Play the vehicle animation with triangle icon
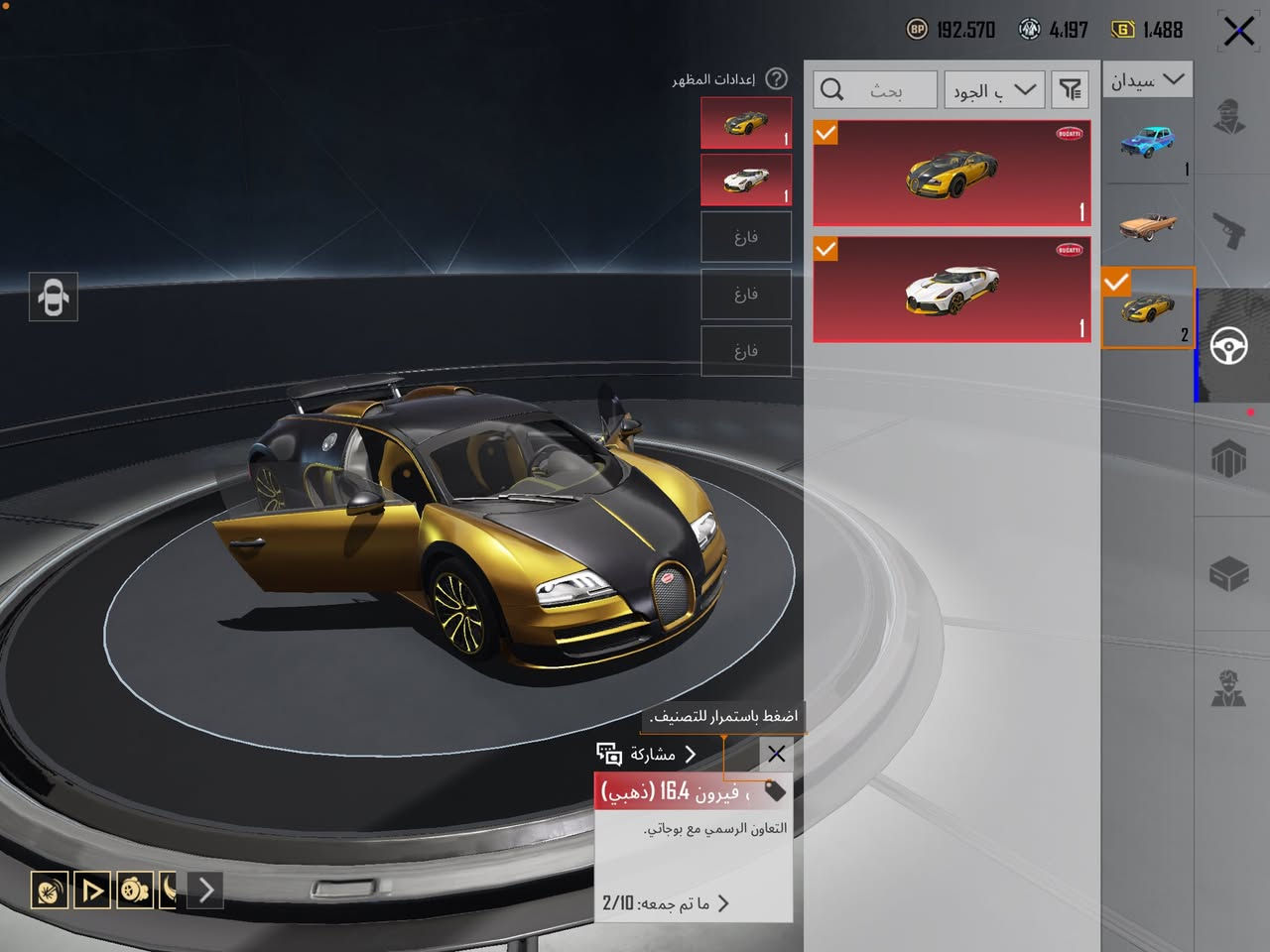The image size is (1270, 952). 92,890
